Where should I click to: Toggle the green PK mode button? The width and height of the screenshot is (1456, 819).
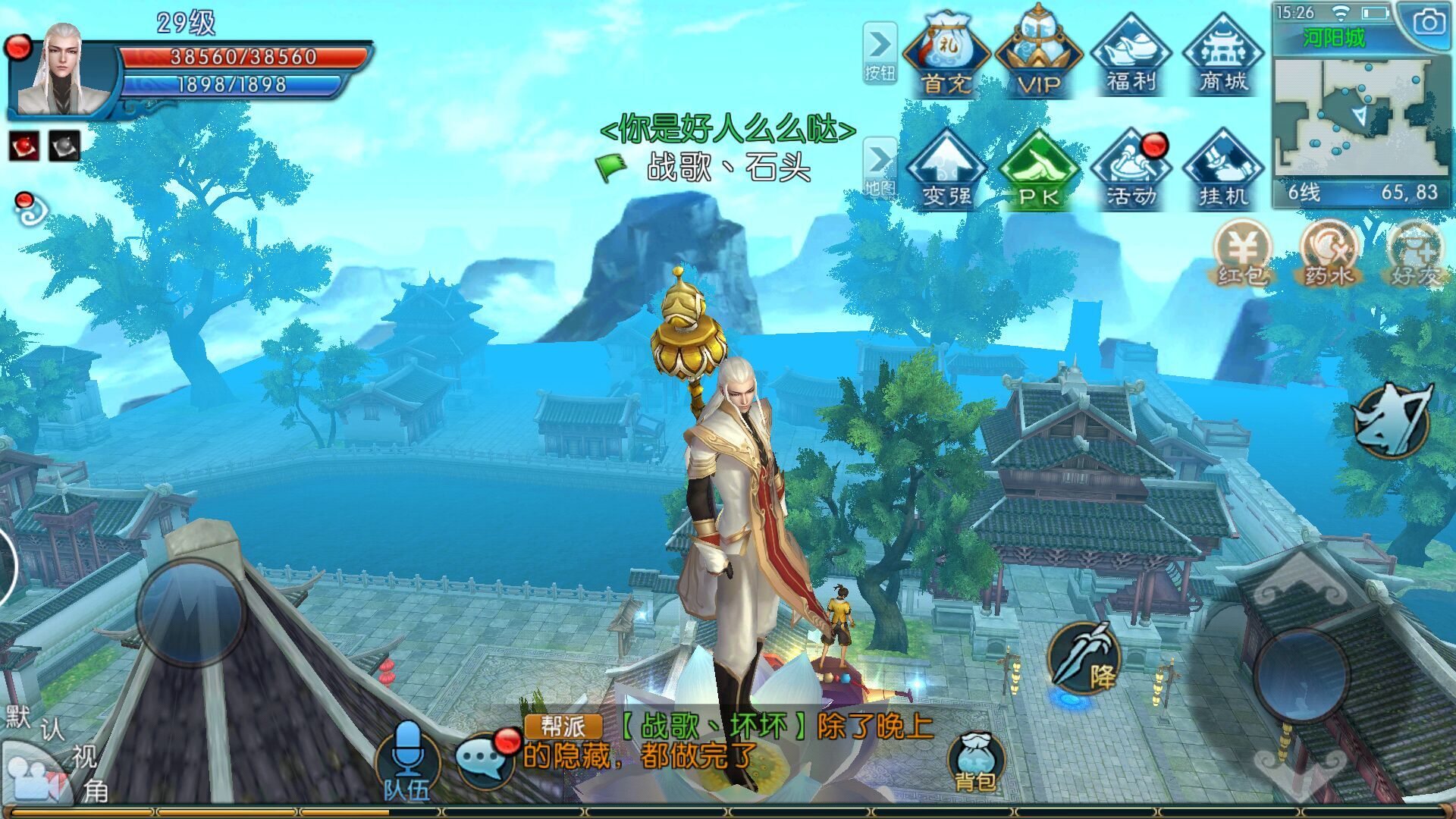pyautogui.click(x=1038, y=170)
